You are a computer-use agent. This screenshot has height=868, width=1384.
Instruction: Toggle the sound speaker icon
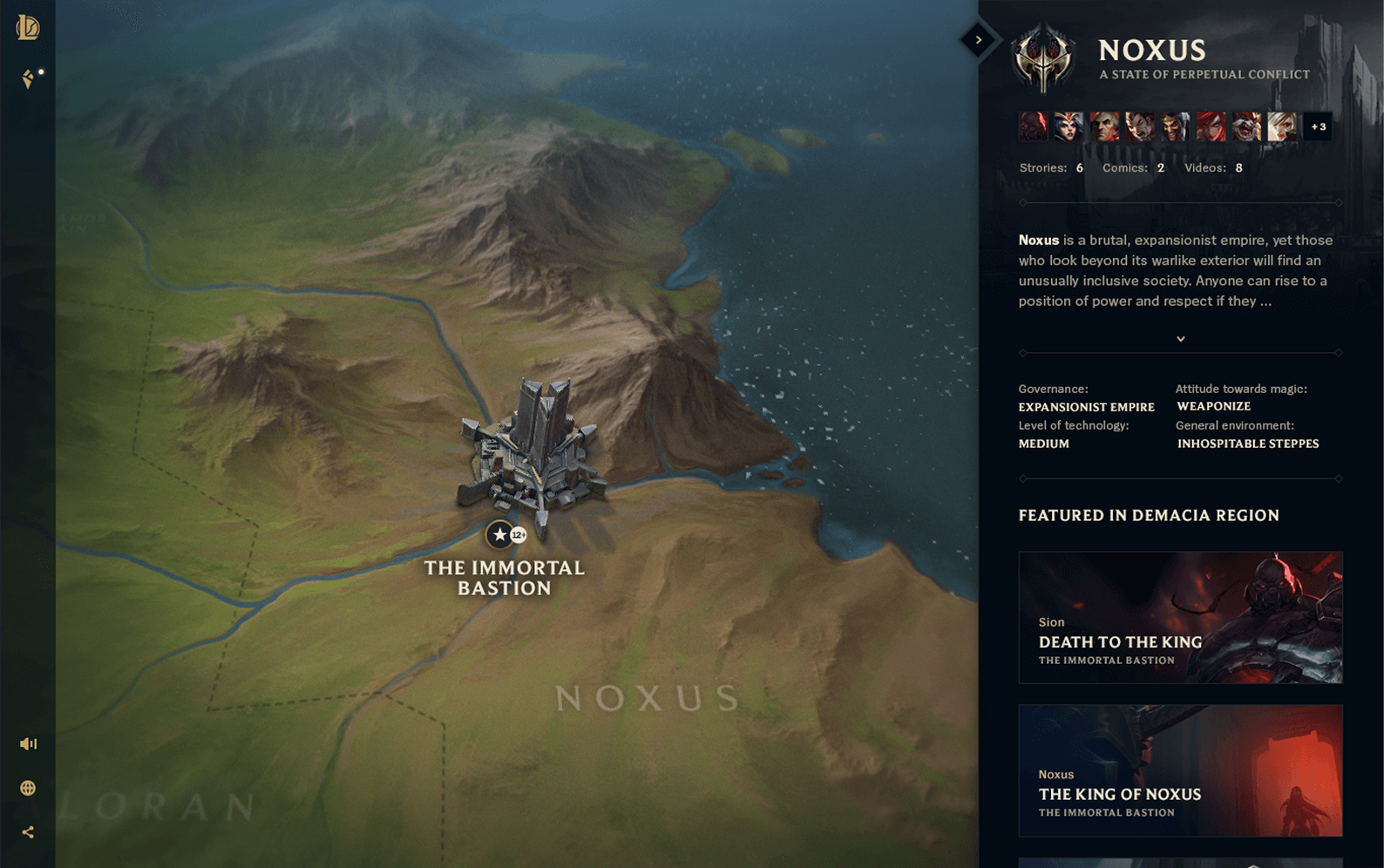(x=28, y=743)
